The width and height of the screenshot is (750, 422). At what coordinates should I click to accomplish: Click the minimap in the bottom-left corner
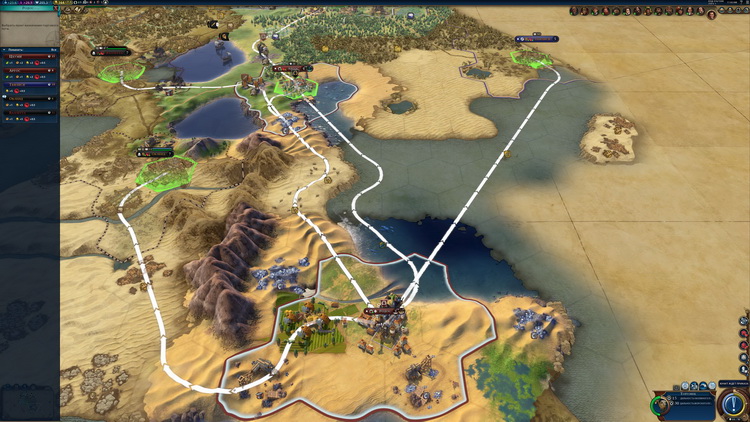pyautogui.click(x=28, y=403)
